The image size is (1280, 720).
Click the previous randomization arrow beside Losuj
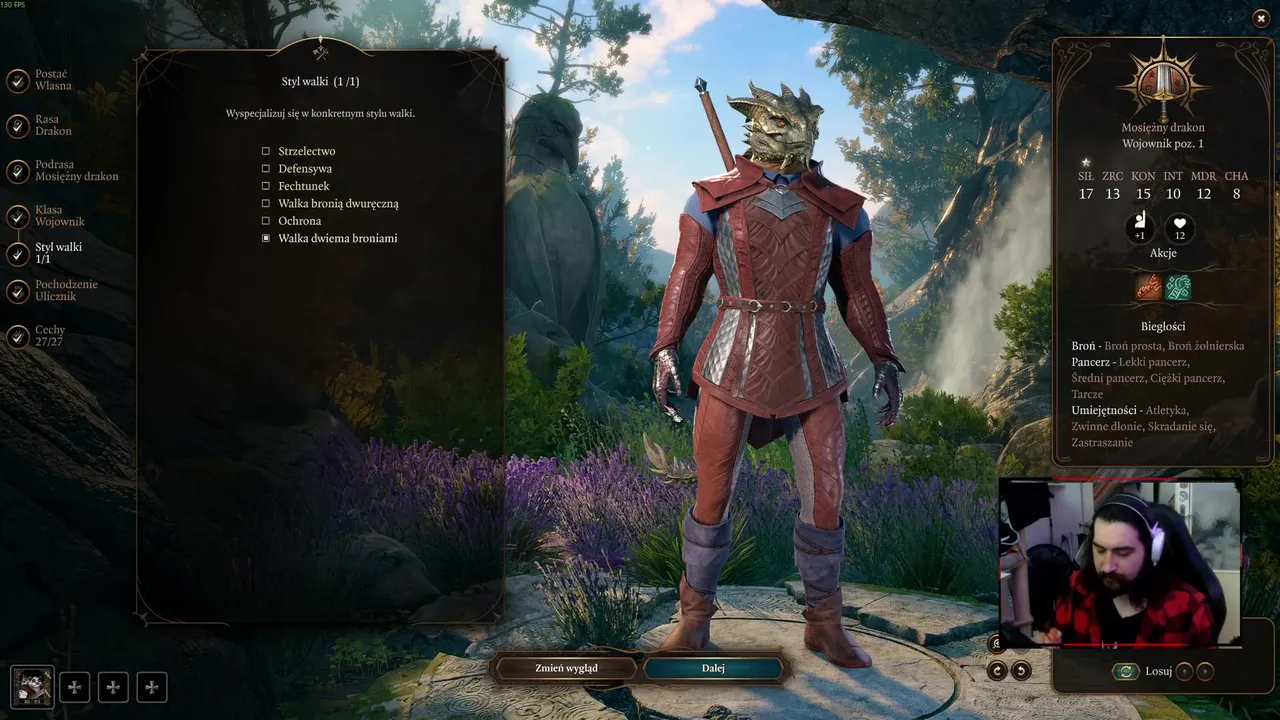[x=1184, y=672]
